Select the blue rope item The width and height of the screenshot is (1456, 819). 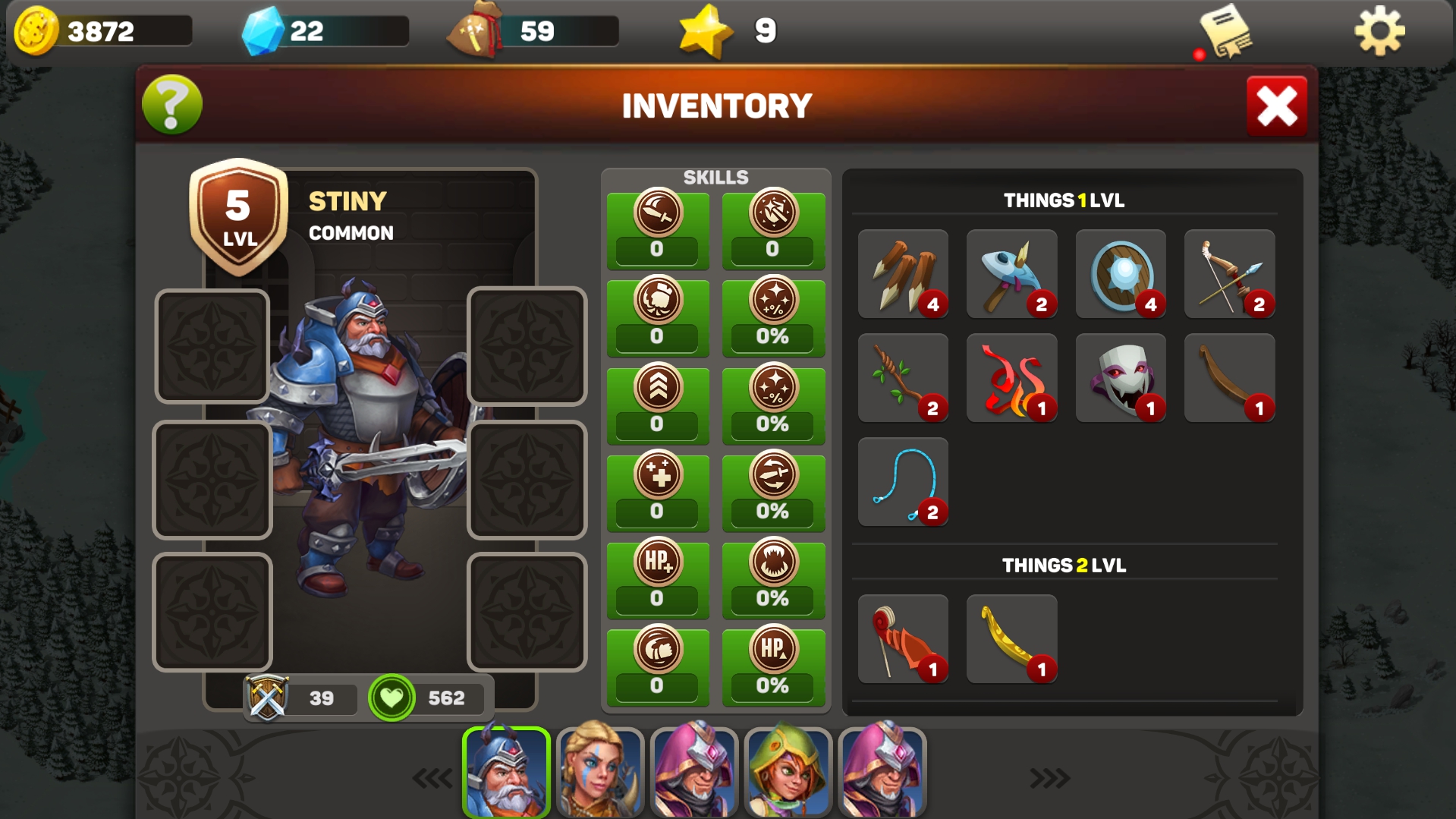pos(902,482)
